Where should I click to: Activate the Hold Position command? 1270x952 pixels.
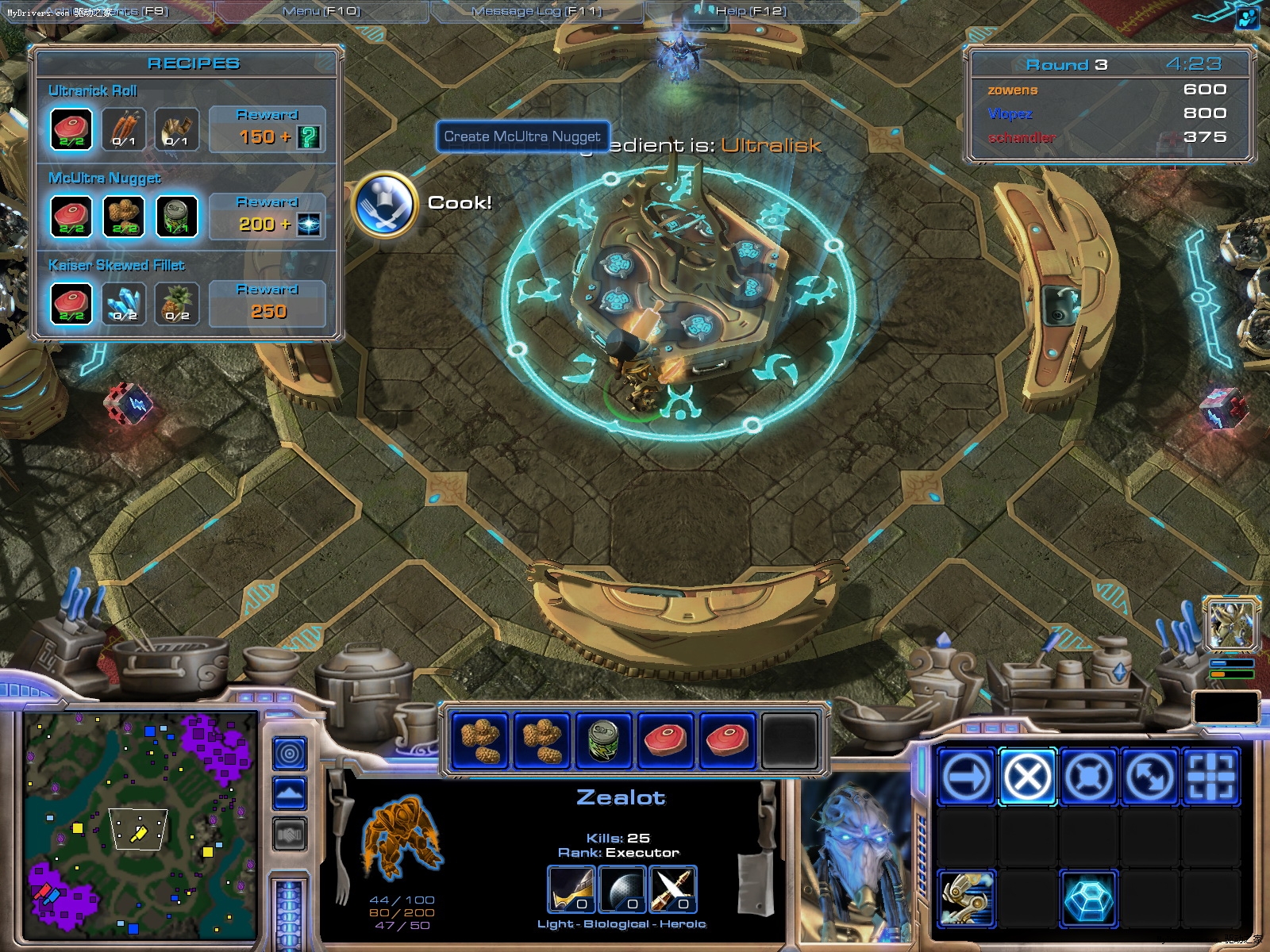click(1088, 776)
